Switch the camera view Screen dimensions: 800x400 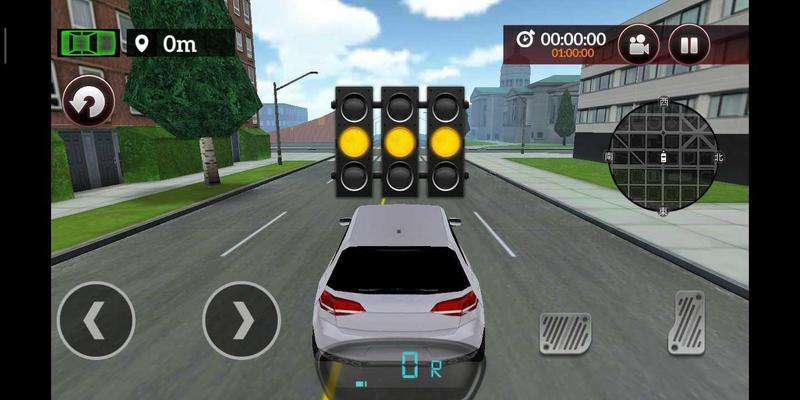[x=638, y=45]
